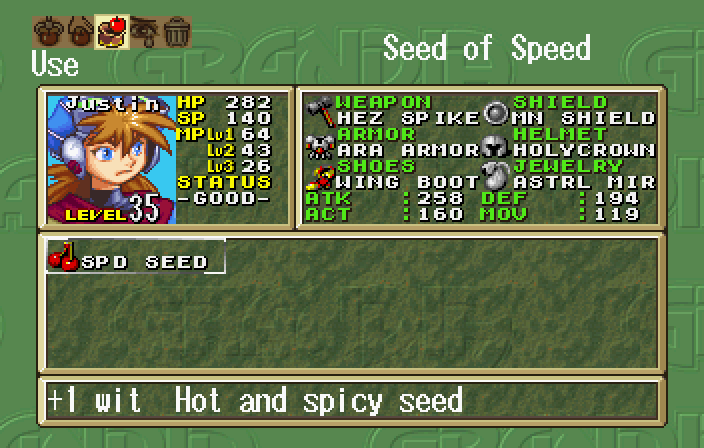
Task: Open the eye-shaped inspect command icon
Action: tap(144, 31)
